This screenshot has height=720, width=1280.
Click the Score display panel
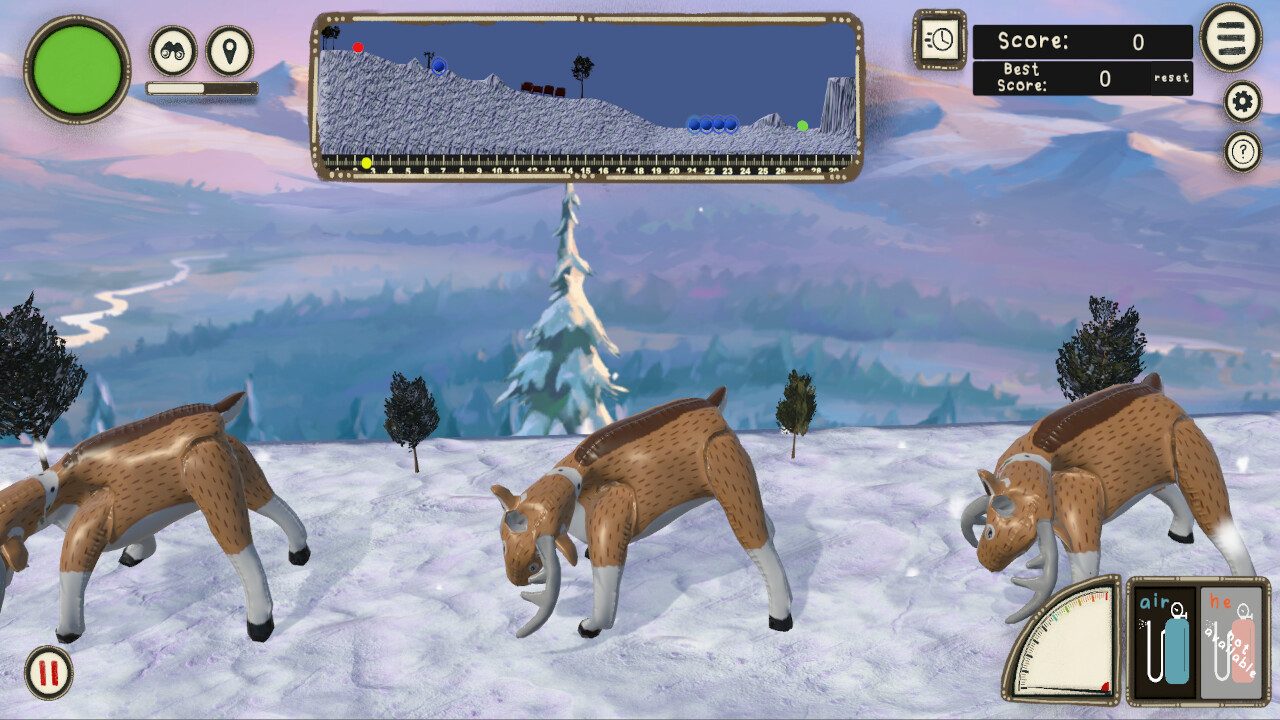coord(1083,42)
